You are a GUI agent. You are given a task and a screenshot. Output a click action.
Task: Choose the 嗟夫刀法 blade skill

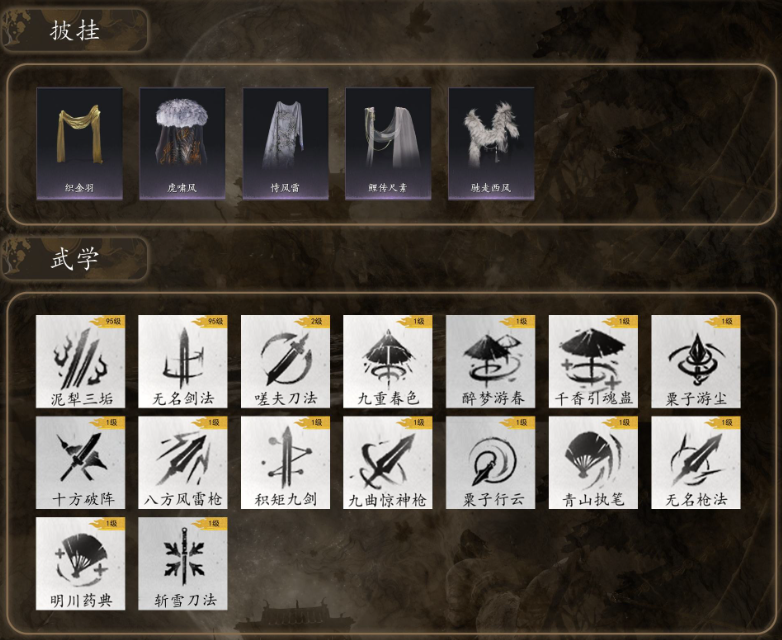[285, 362]
